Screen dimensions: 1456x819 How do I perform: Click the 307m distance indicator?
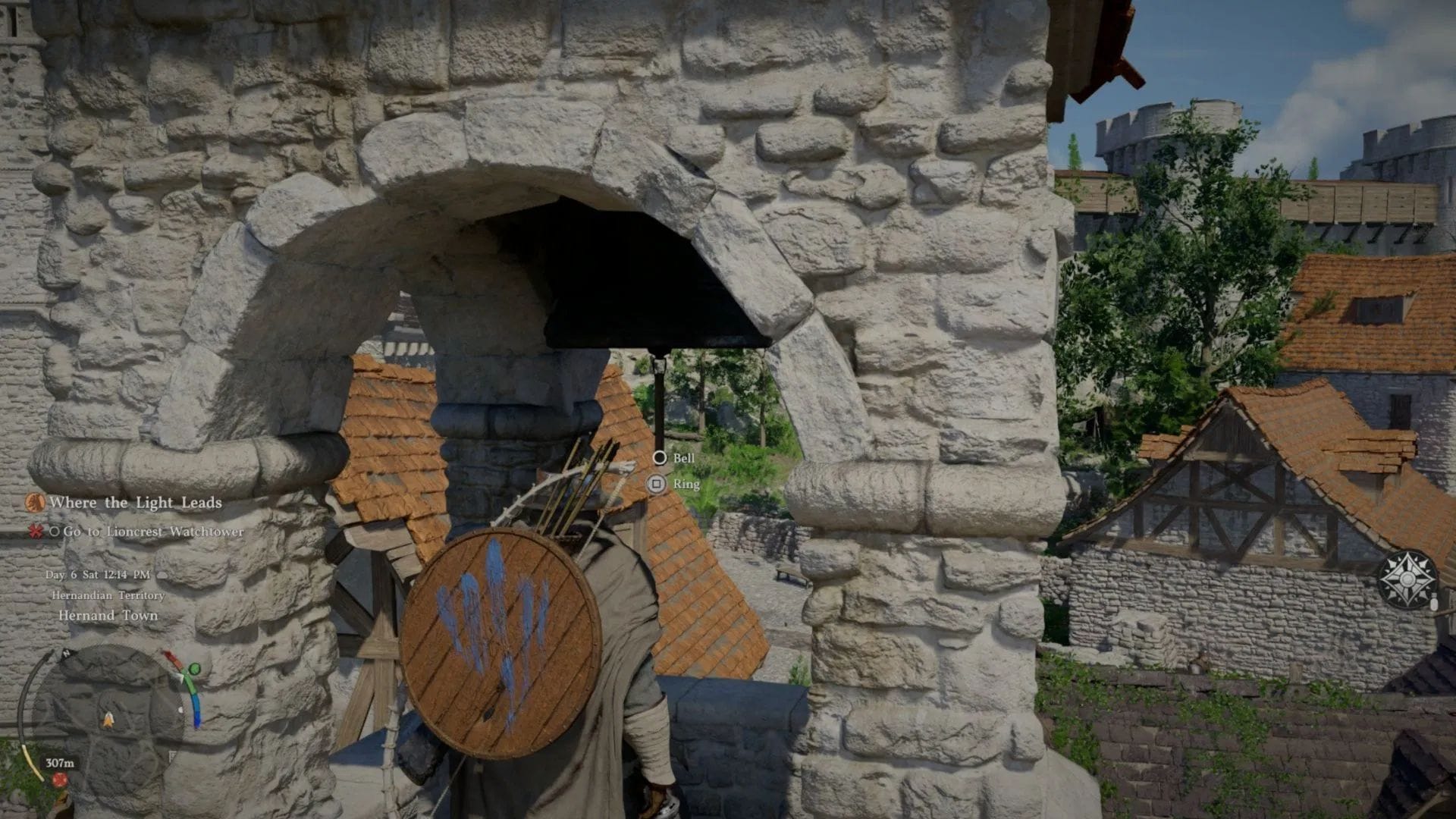60,763
